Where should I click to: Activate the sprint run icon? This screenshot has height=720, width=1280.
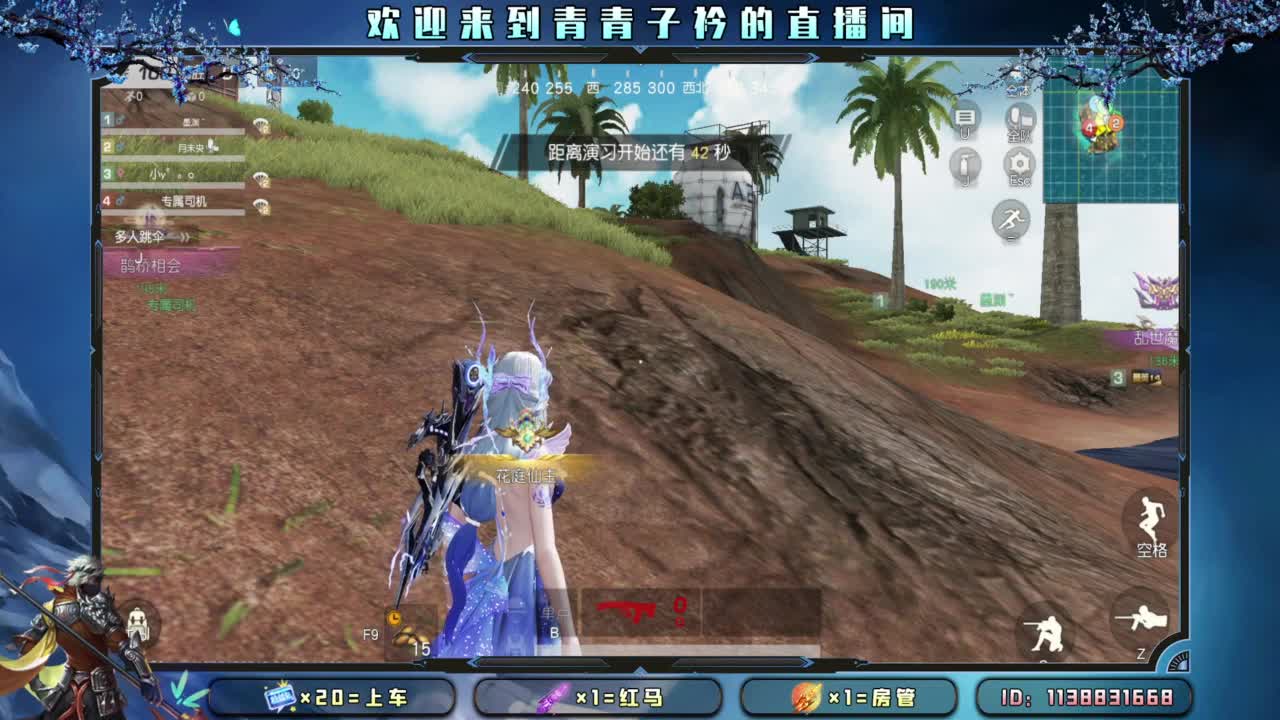click(x=1013, y=218)
